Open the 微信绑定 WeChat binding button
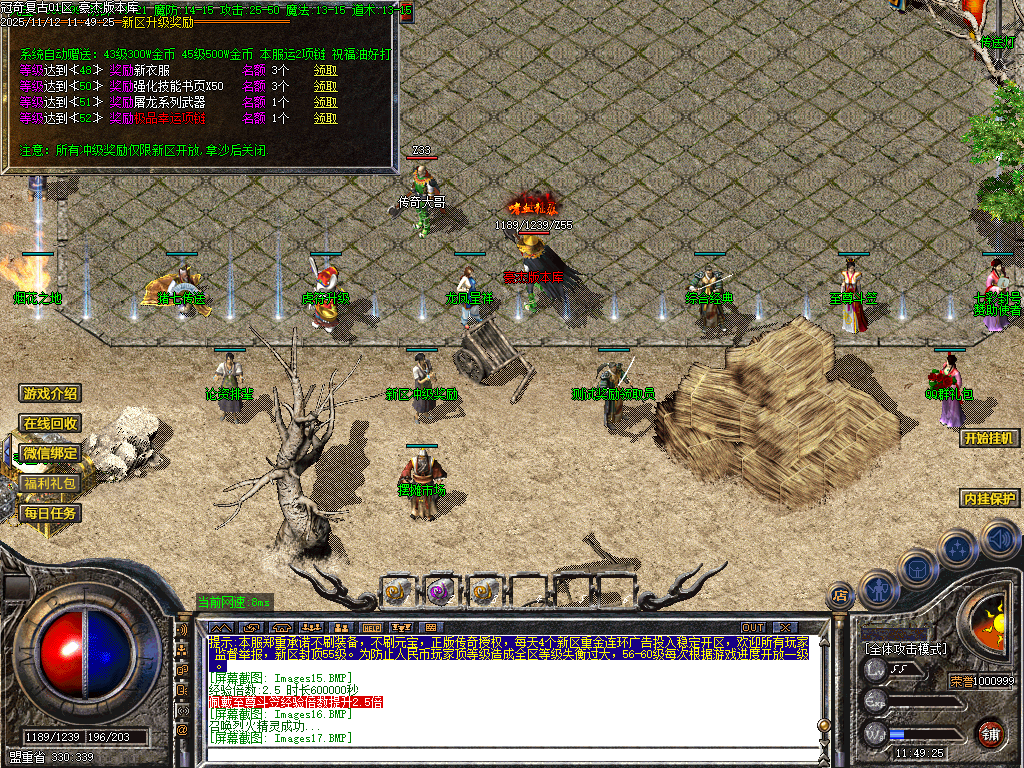The height and width of the screenshot is (768, 1024). coord(51,454)
